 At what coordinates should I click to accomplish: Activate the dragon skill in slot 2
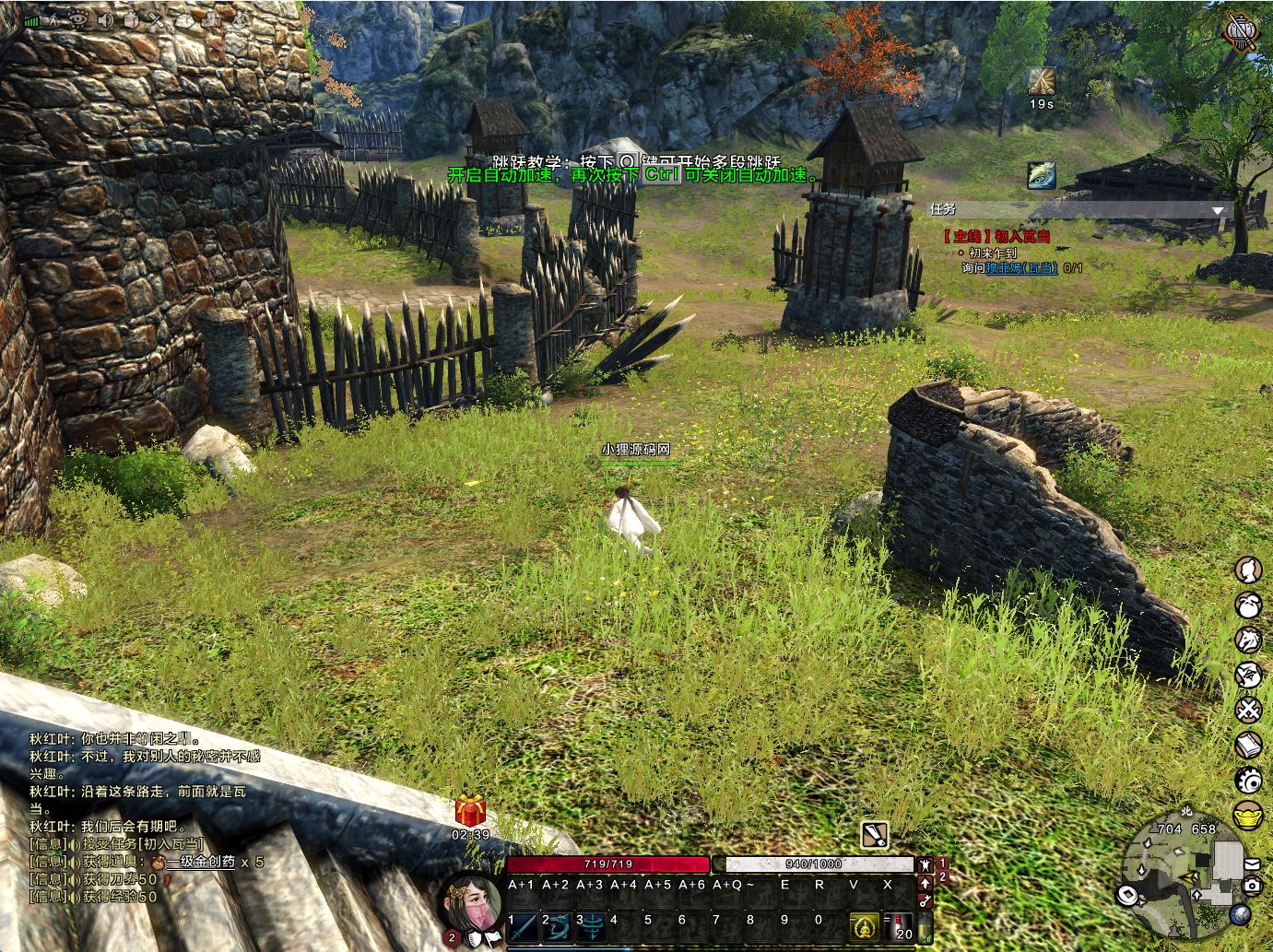pos(556,923)
